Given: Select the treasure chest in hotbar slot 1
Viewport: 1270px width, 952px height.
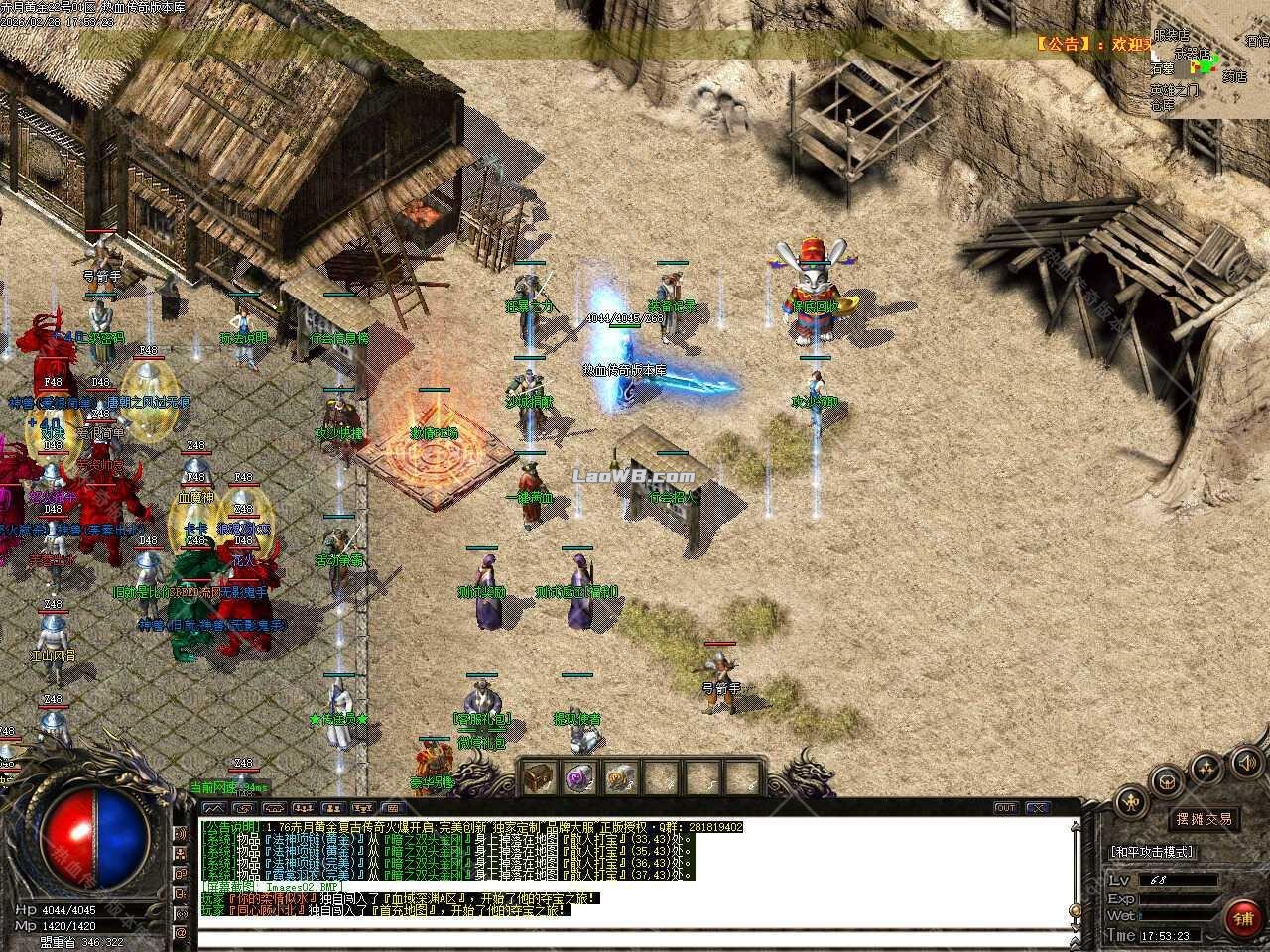Looking at the screenshot, I should [x=539, y=778].
